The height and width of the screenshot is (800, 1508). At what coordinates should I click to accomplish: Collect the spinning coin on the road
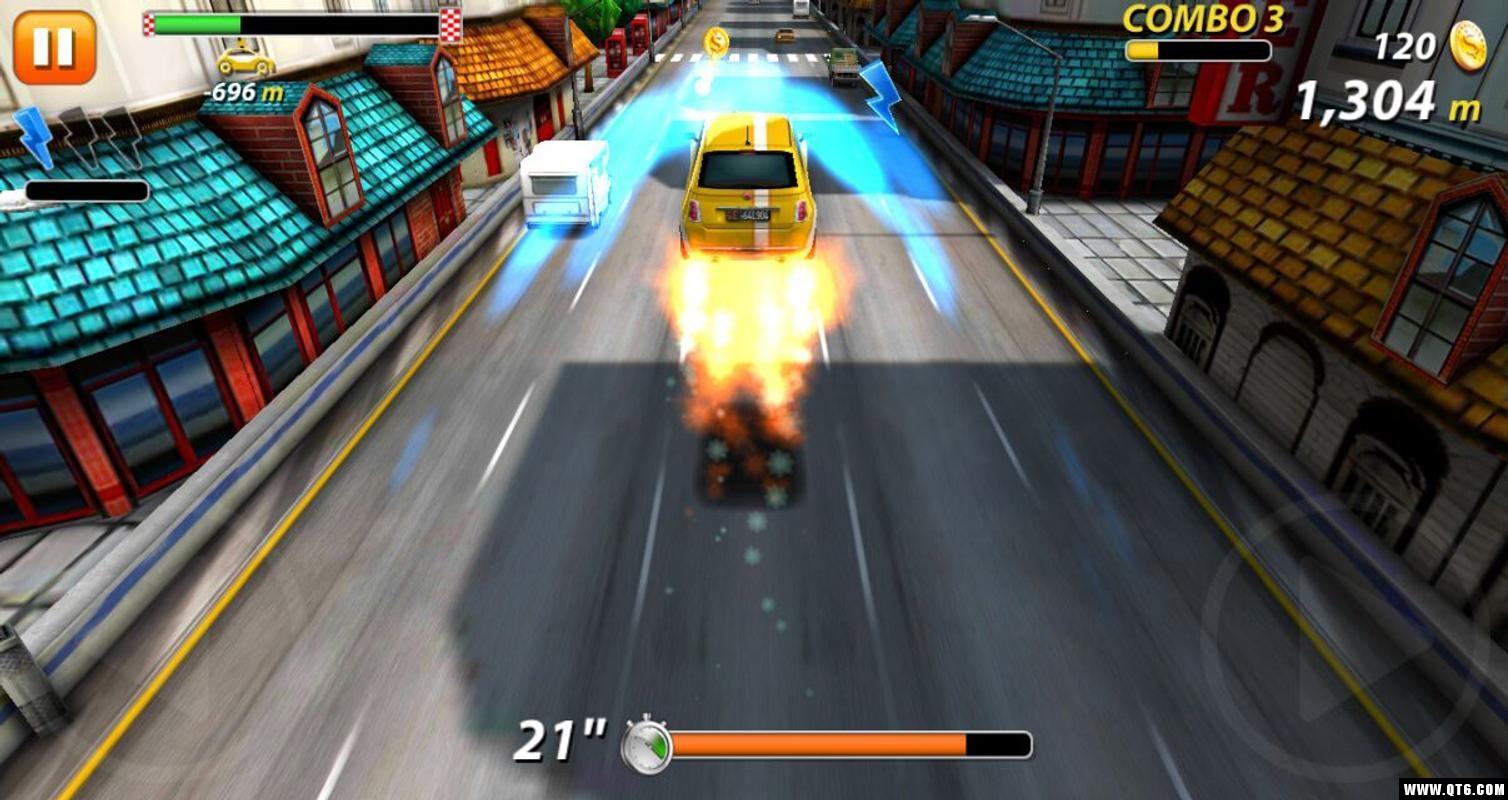click(x=715, y=43)
